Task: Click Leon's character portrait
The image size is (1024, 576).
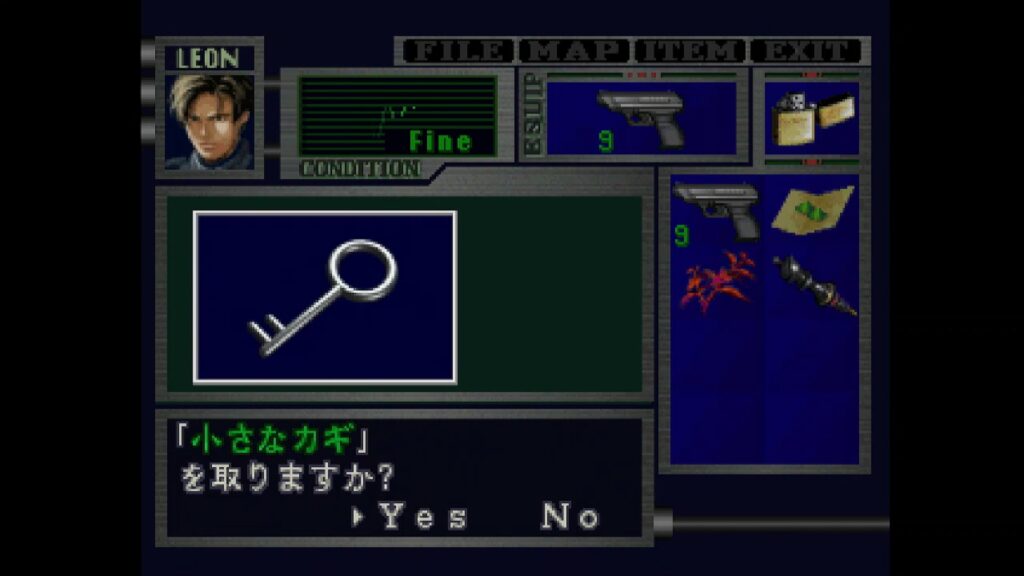Action: coord(210,121)
